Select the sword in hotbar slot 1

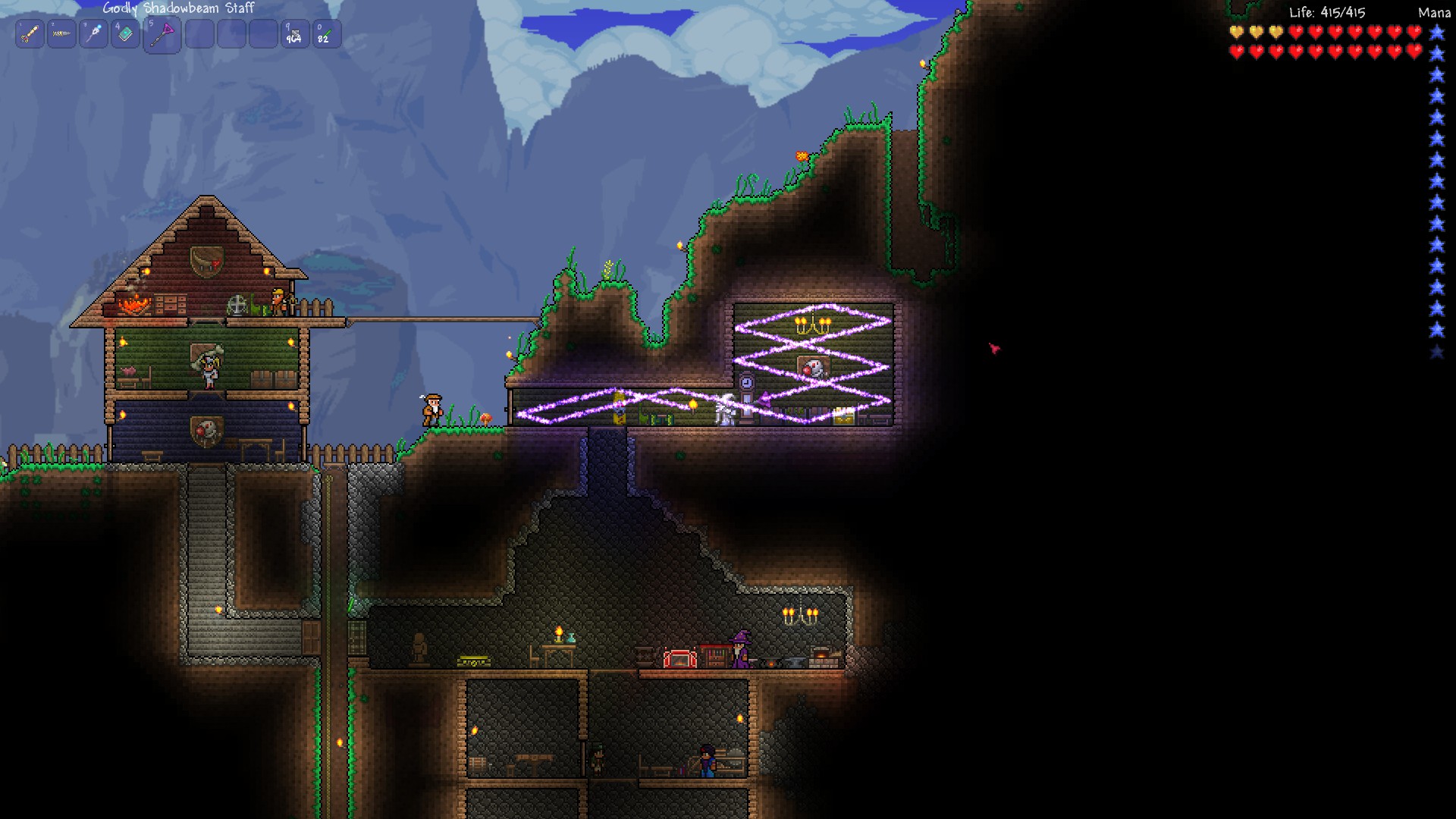(30, 34)
